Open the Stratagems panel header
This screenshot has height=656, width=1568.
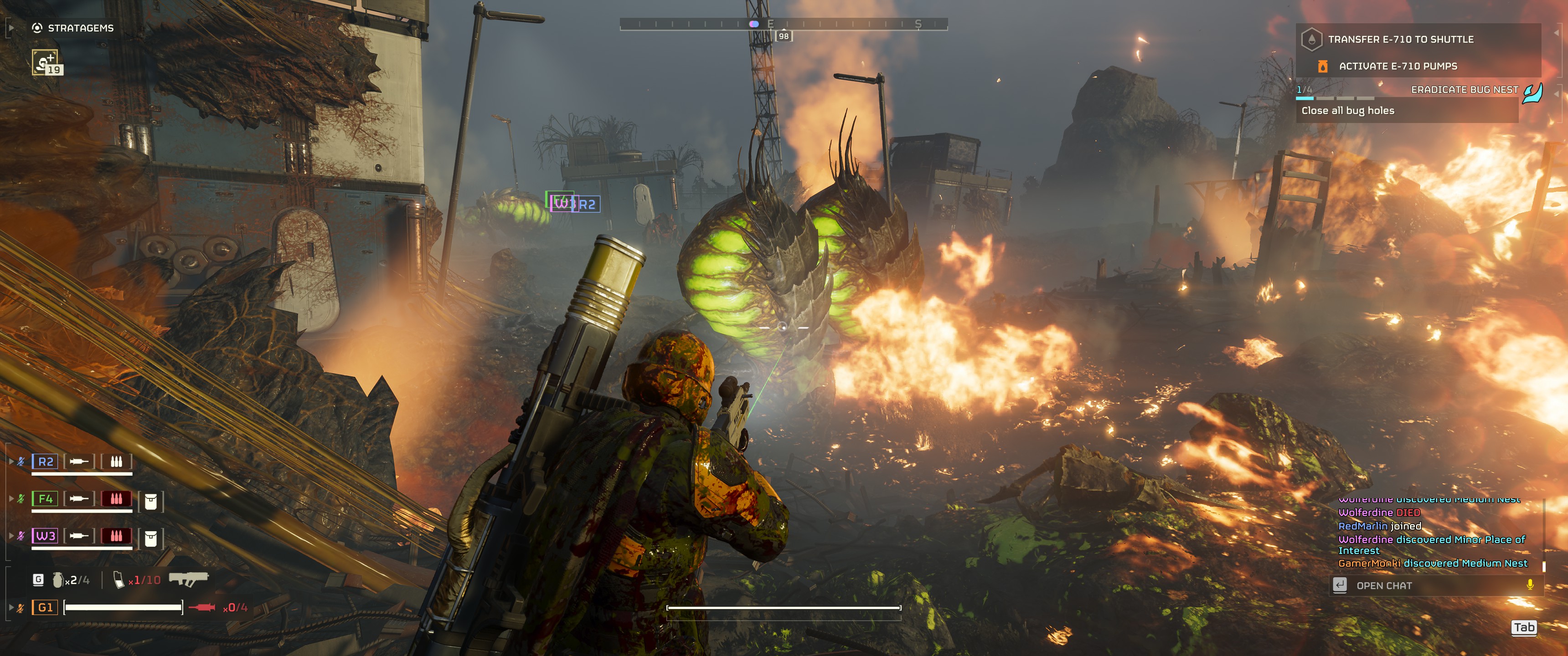[74, 28]
